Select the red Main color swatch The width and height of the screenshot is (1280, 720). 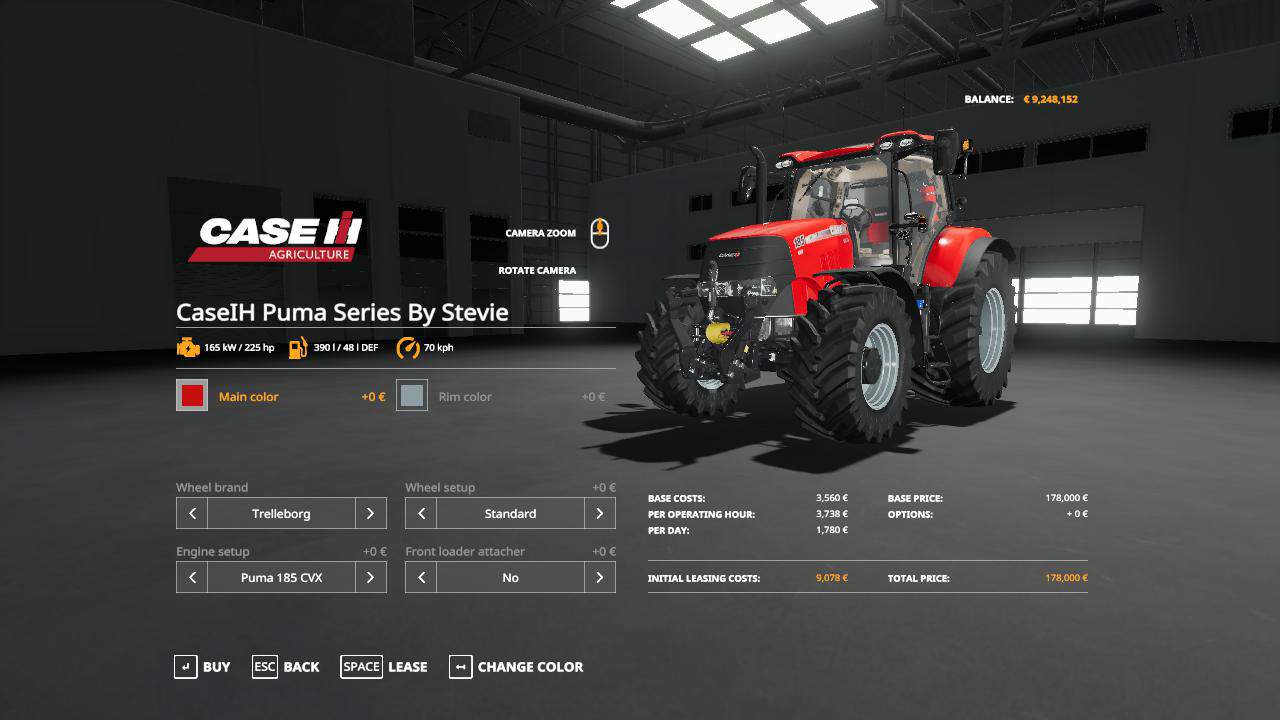point(192,396)
